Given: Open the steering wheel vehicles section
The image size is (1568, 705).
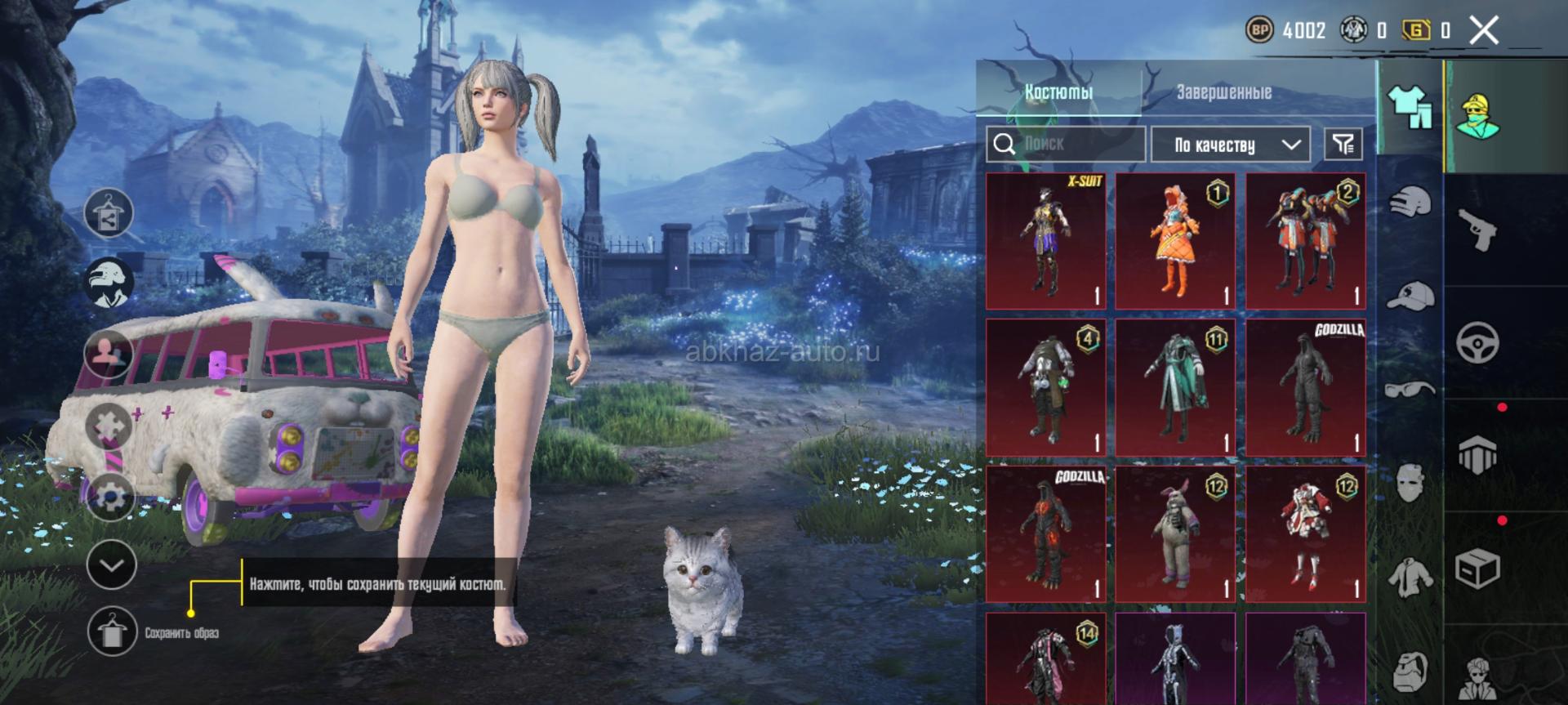Looking at the screenshot, I should pyautogui.click(x=1477, y=342).
